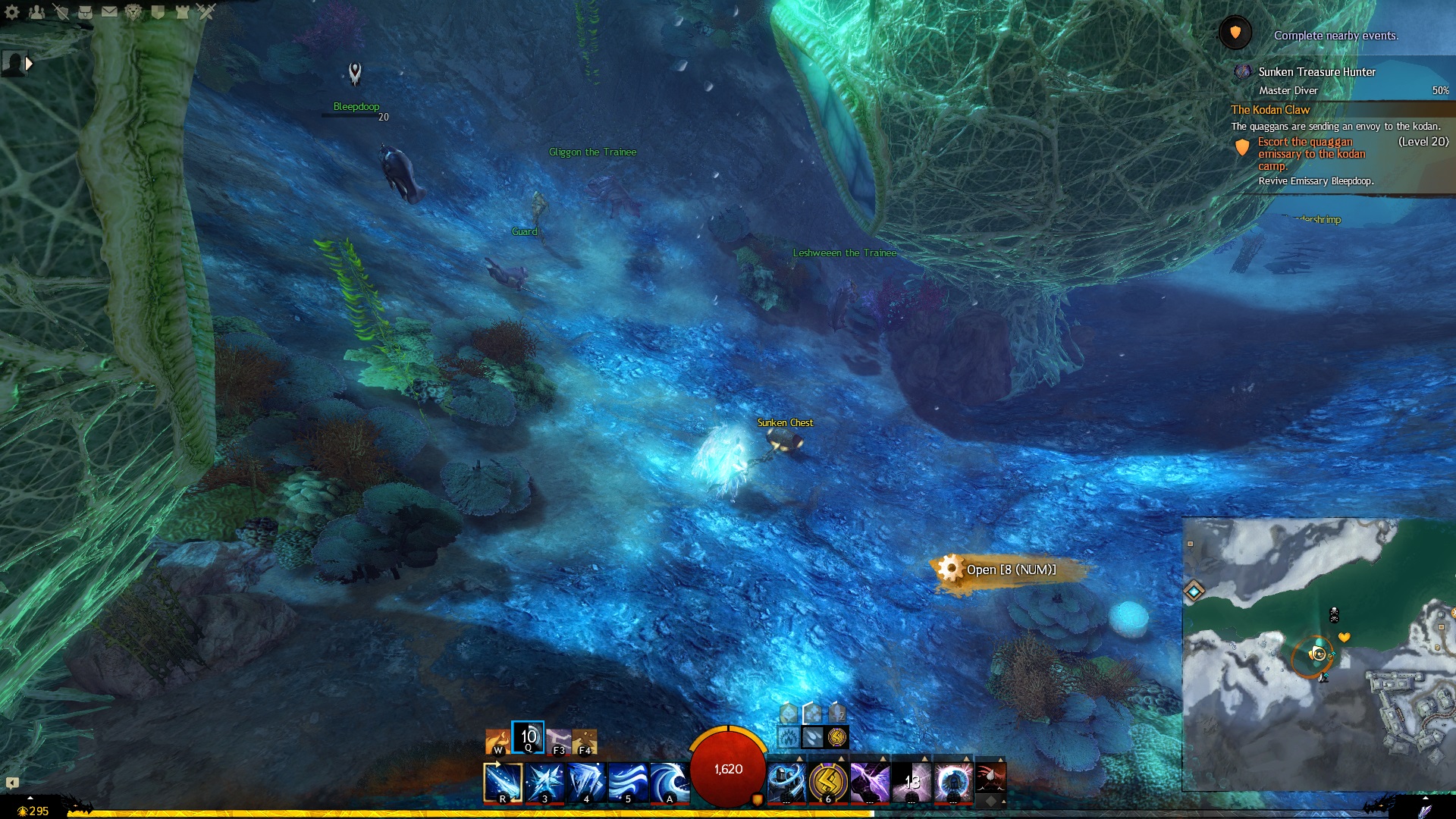
Task: Click the Open prompt for Sunken Chest
Action: coord(1010,570)
